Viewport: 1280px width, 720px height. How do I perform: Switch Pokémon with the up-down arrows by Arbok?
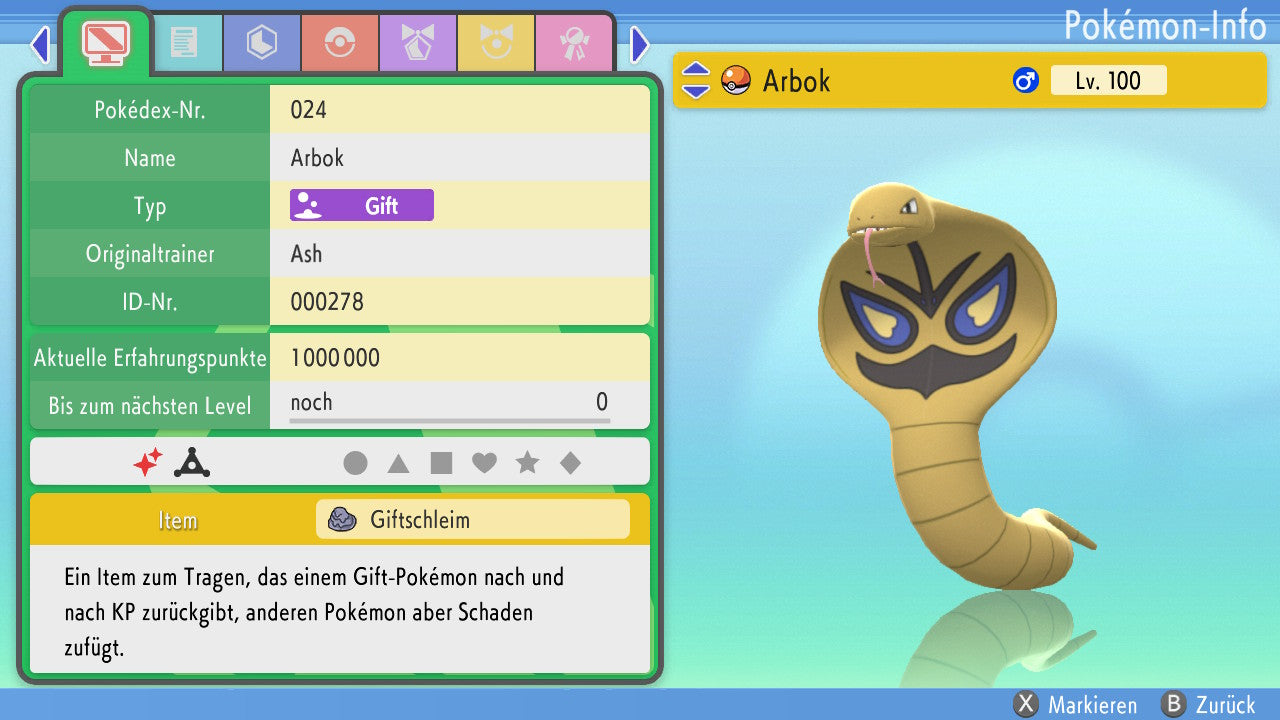696,81
